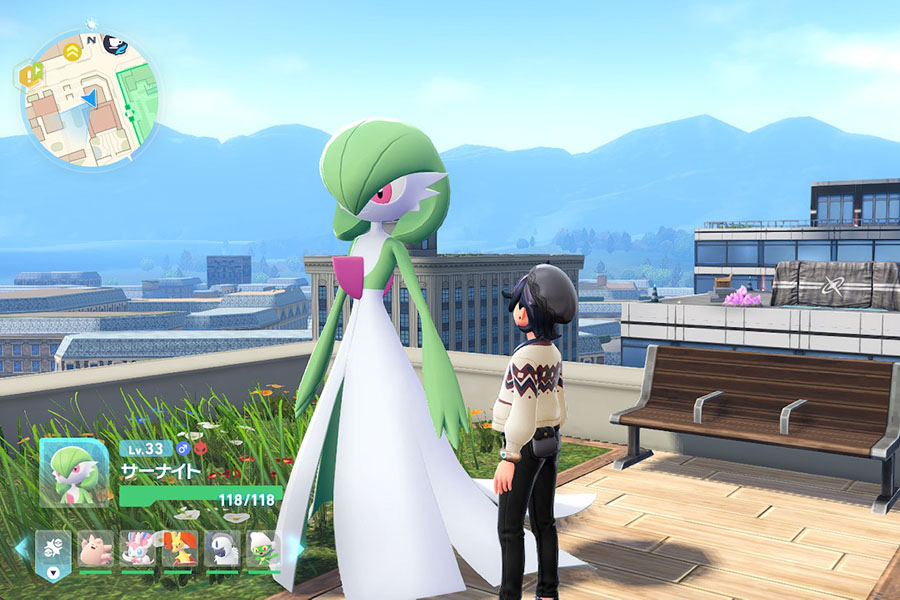This screenshot has width=900, height=600.
Task: Switch to Sylveon in the party bar
Action: 138,548
